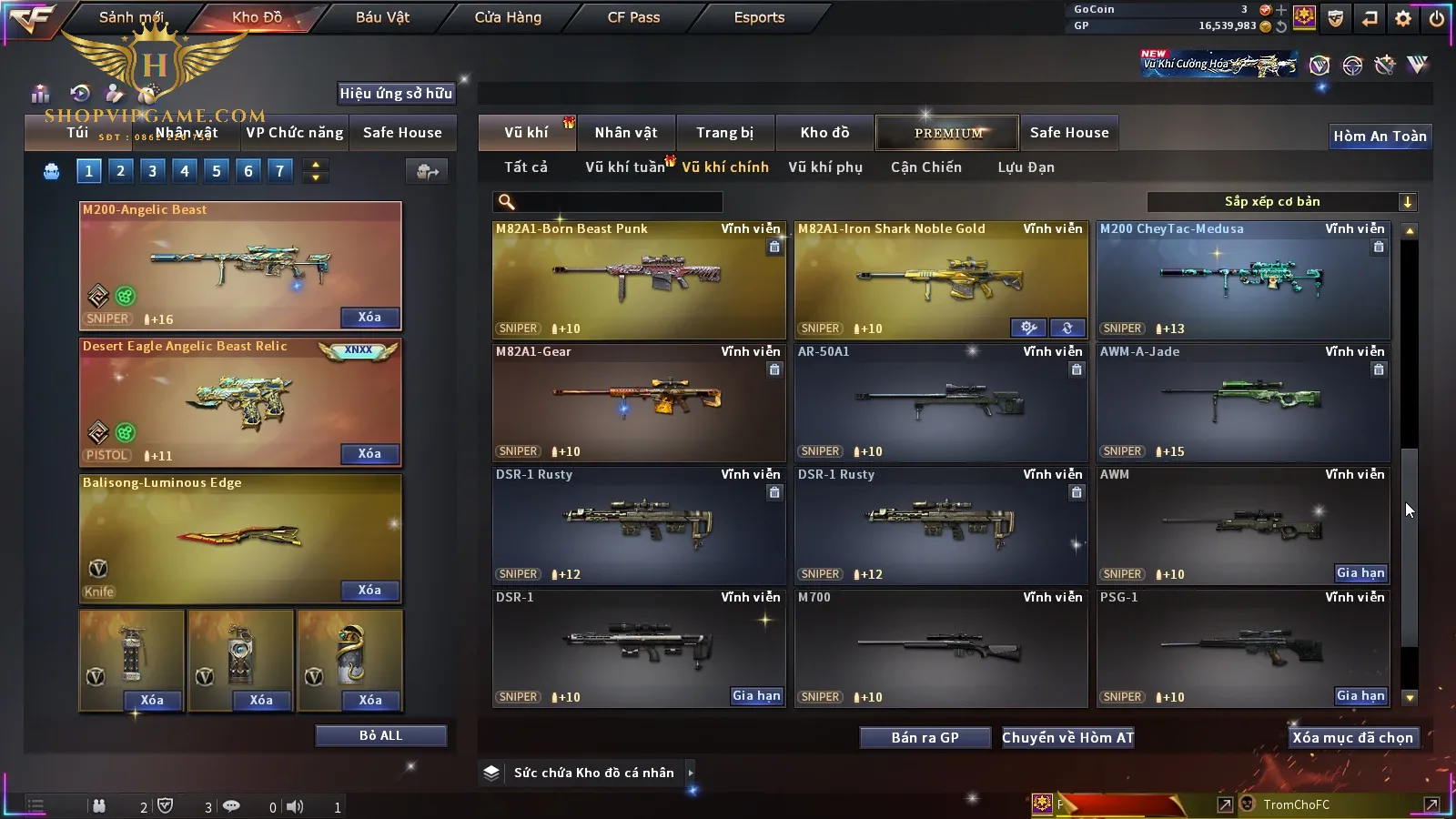This screenshot has width=1456, height=819.
Task: Go to the CF Pass menu
Action: coord(633,17)
